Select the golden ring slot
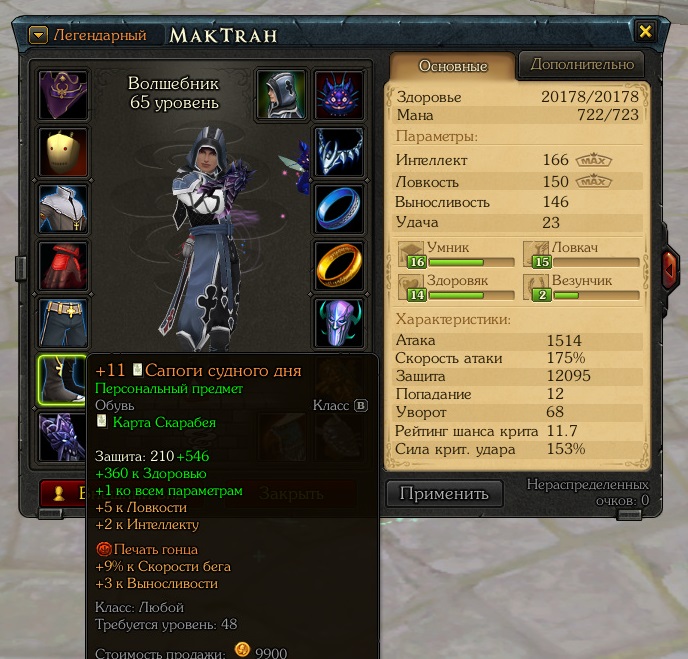This screenshot has width=688, height=659. (x=340, y=266)
